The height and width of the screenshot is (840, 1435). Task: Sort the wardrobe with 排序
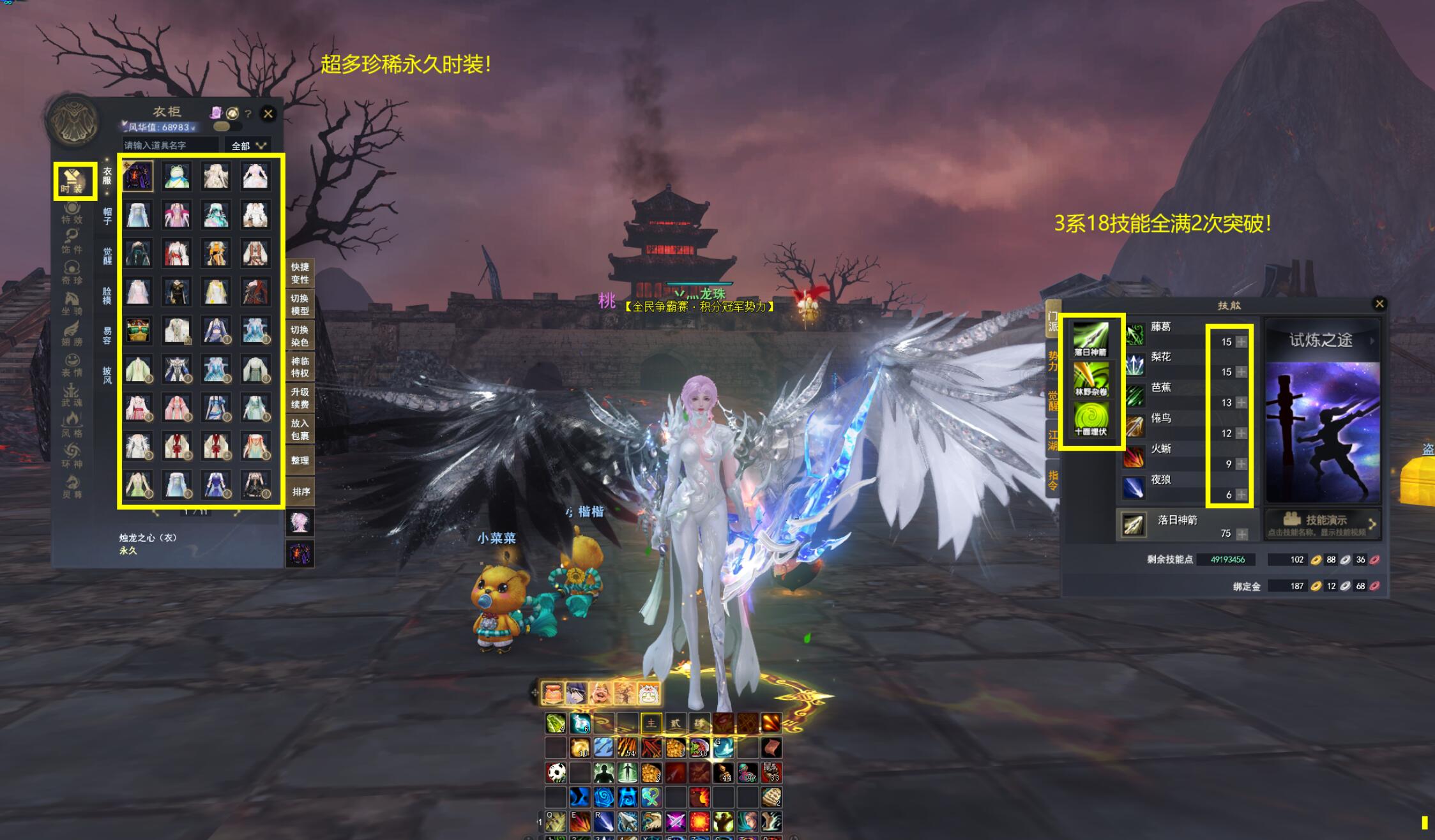click(300, 491)
